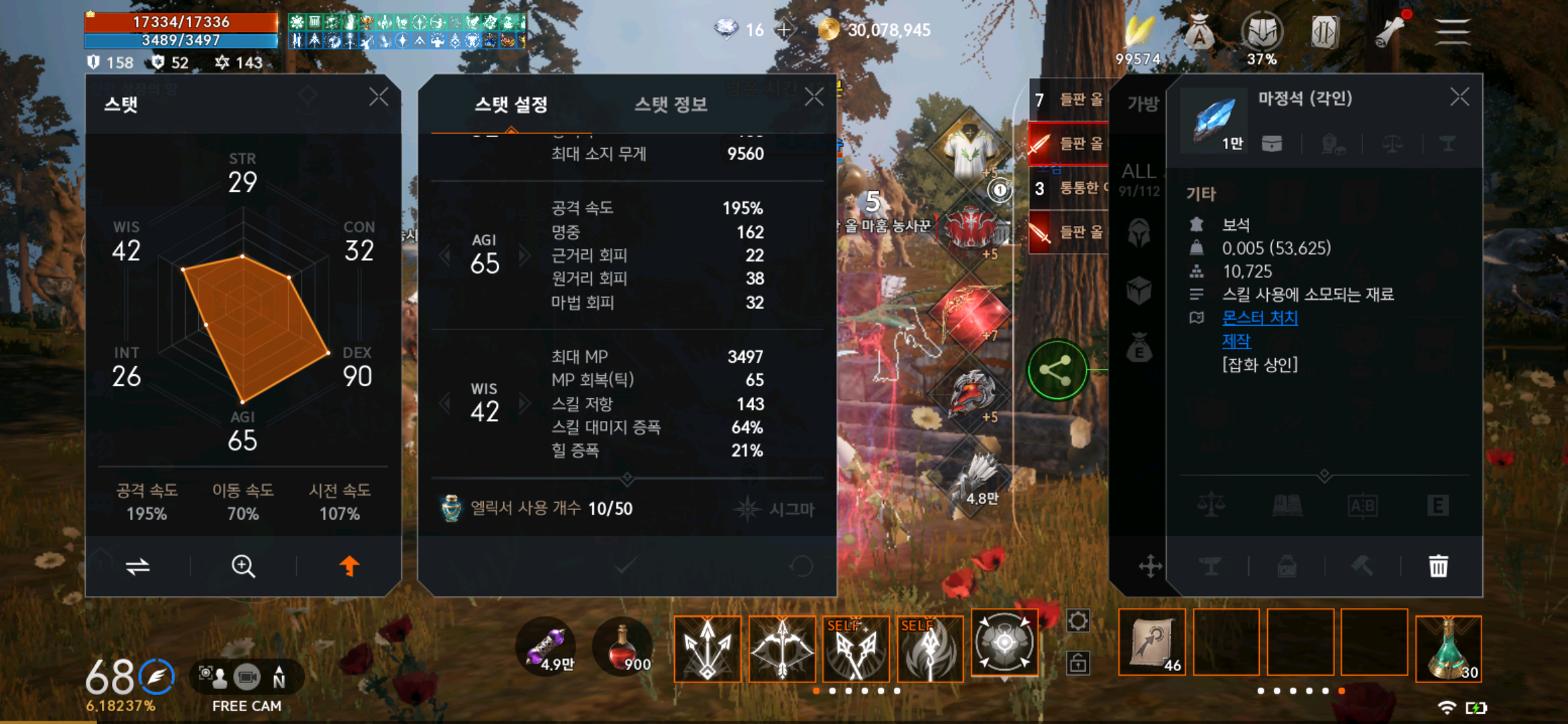Select the trash icon in the inventory toolbar
Viewport: 1568px width, 724px height.
point(1438,566)
